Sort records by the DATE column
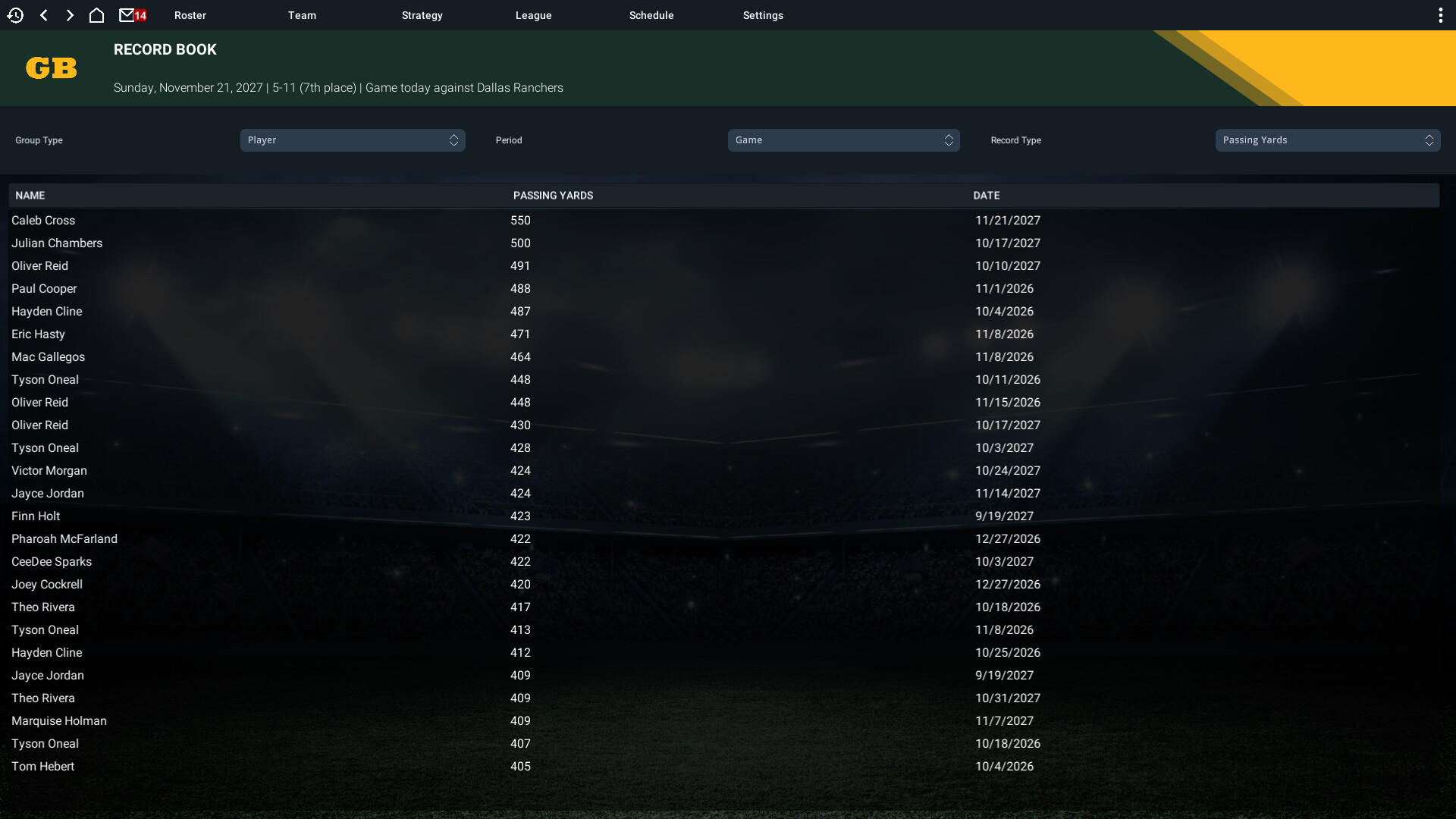 pos(987,195)
